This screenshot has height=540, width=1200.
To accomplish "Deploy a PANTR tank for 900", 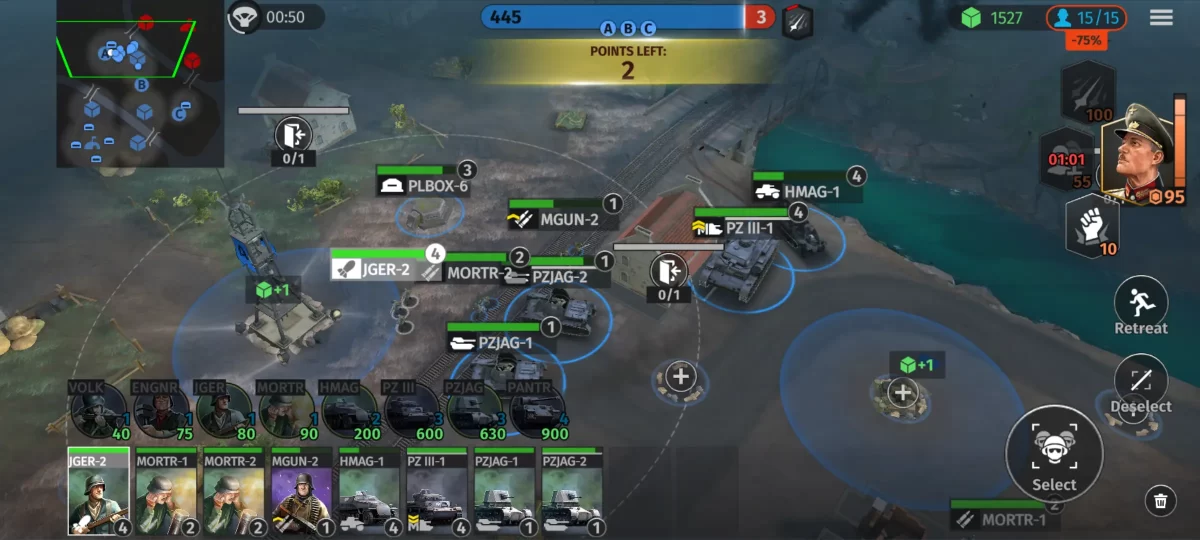I will [539, 410].
